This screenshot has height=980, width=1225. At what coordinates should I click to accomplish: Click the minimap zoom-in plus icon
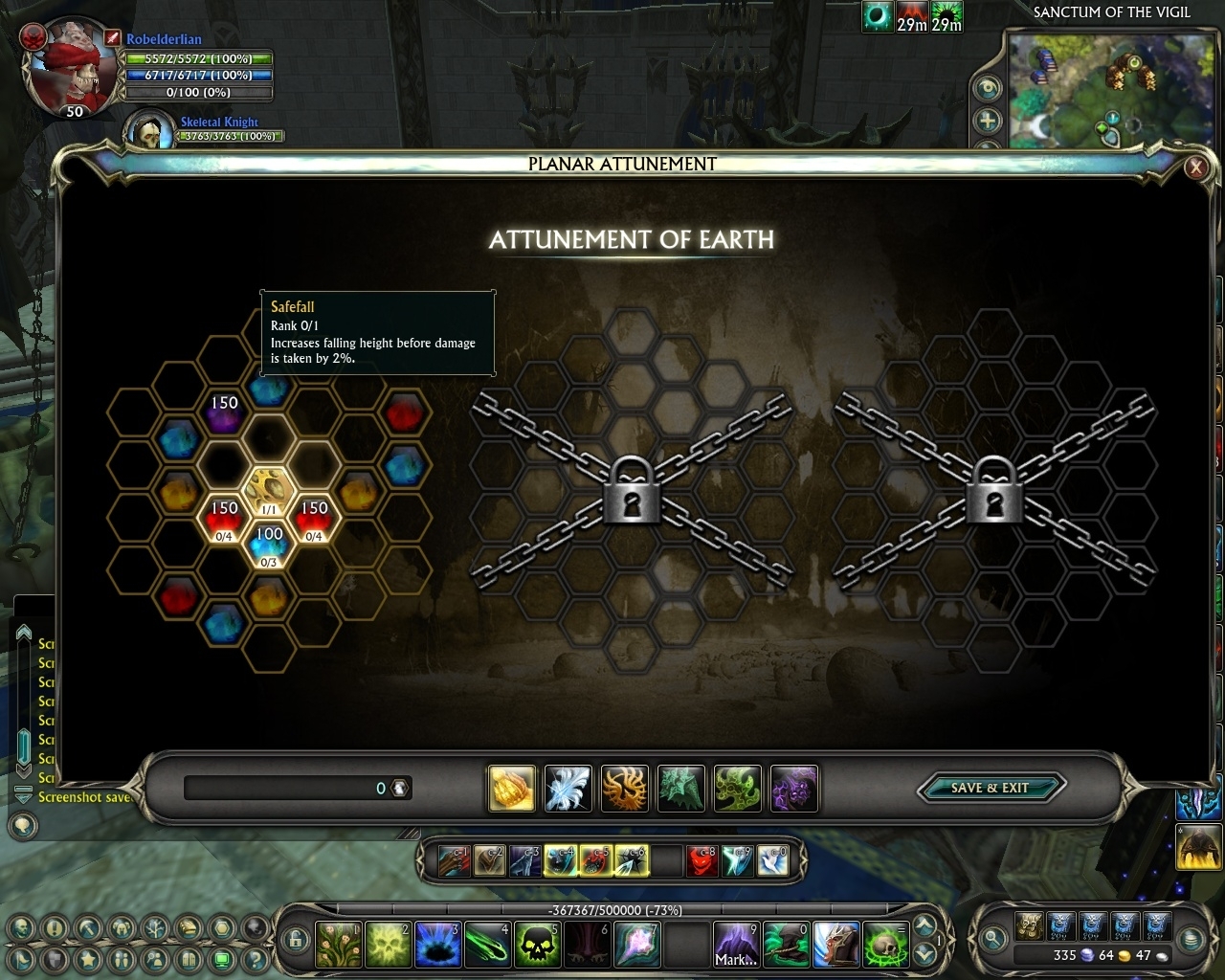pyautogui.click(x=988, y=122)
